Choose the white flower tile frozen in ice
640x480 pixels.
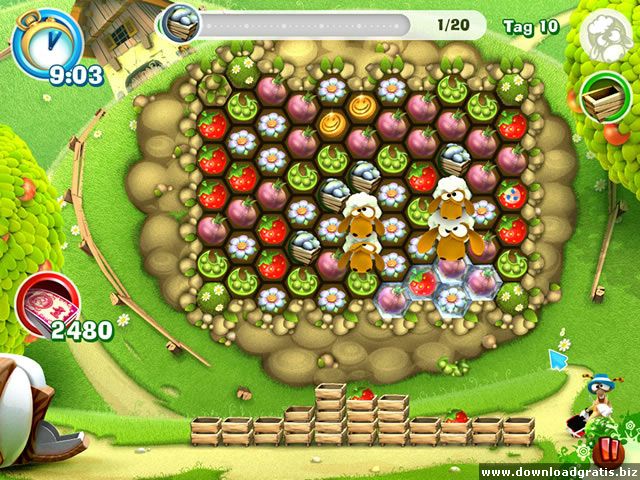452,299
